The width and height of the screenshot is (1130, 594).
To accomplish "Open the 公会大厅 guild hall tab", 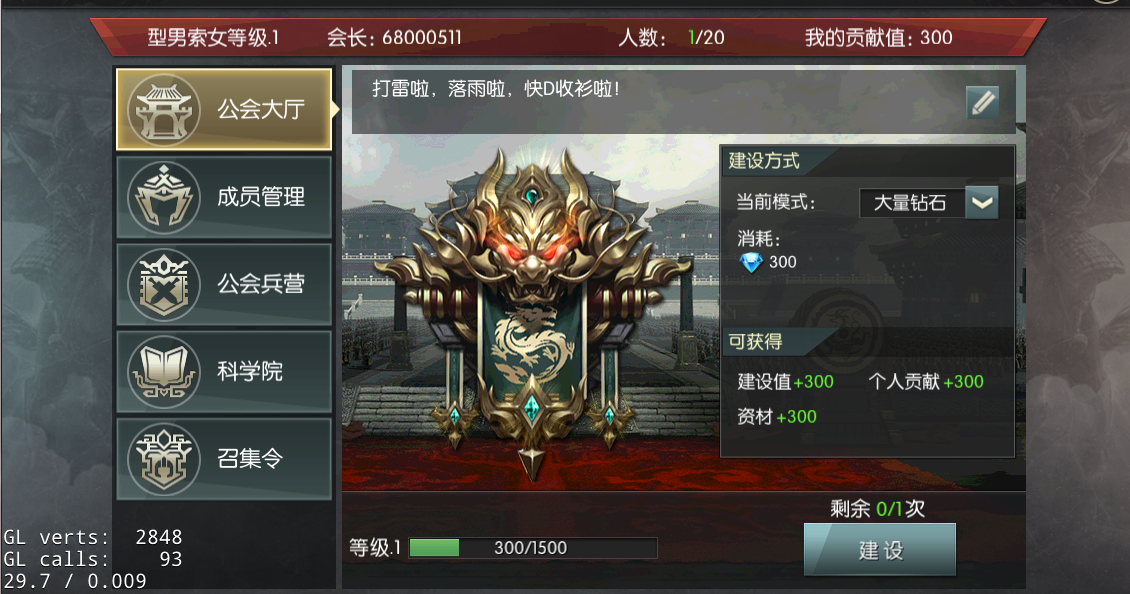I will pyautogui.click(x=224, y=109).
